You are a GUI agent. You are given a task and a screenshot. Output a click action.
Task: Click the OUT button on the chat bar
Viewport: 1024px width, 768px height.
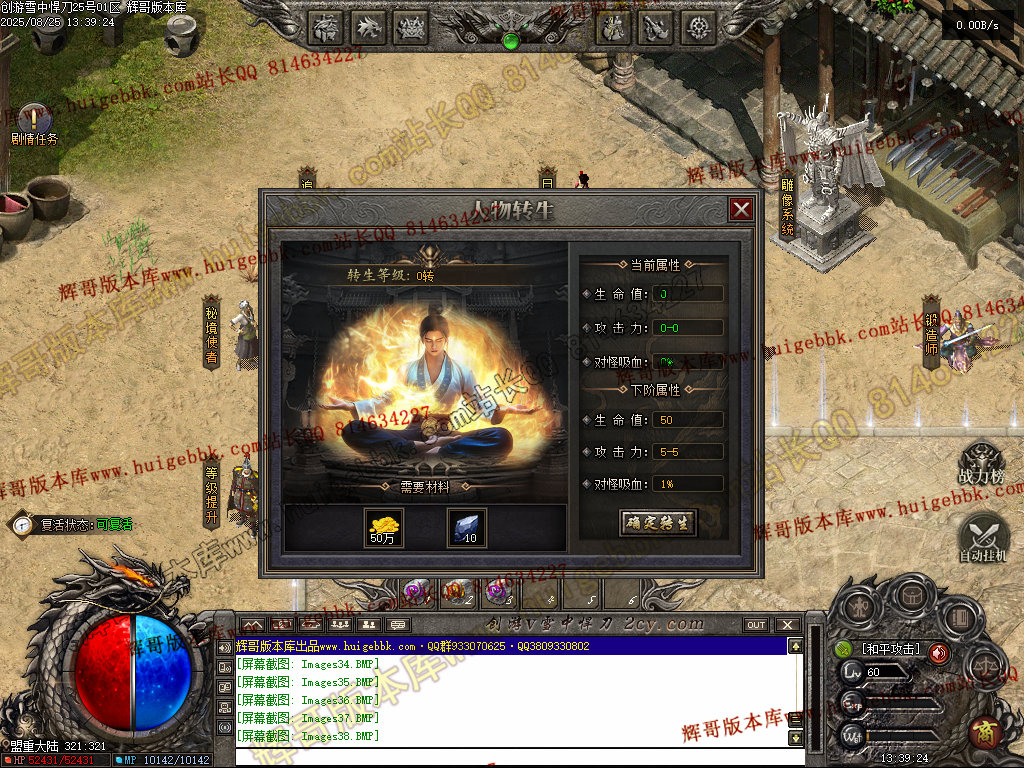(756, 625)
